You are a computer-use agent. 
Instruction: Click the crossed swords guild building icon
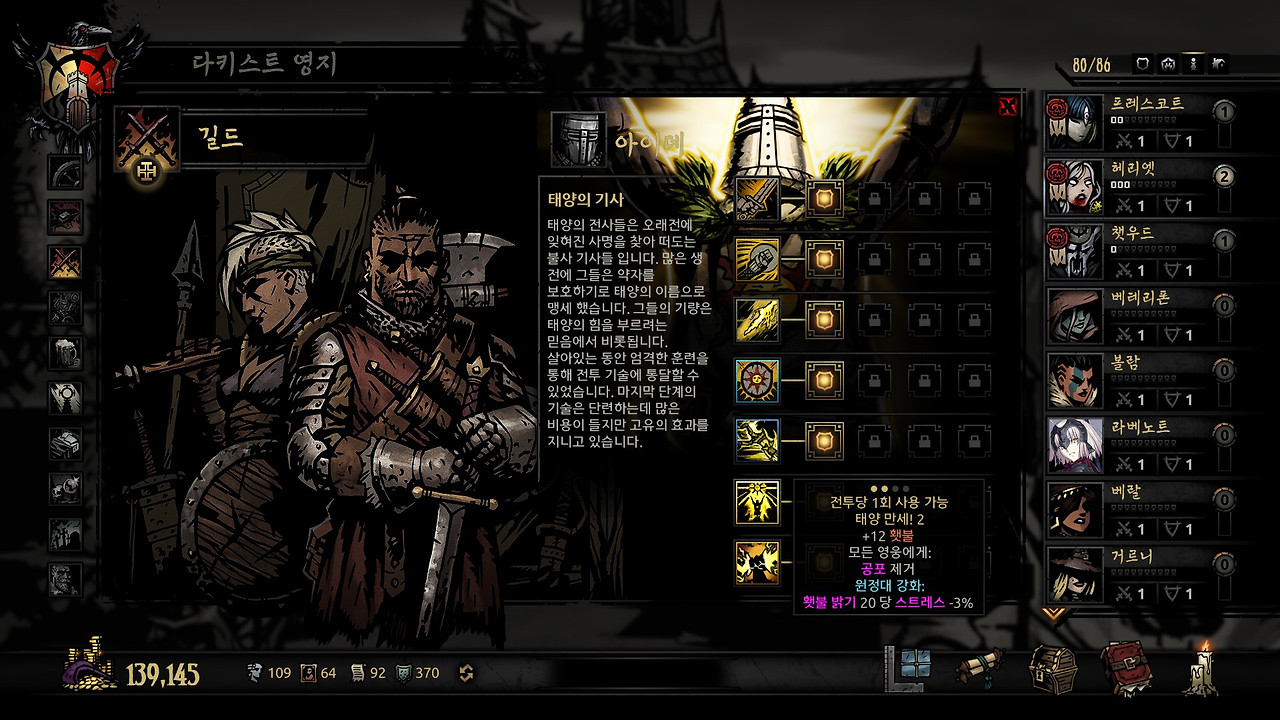[x=65, y=262]
